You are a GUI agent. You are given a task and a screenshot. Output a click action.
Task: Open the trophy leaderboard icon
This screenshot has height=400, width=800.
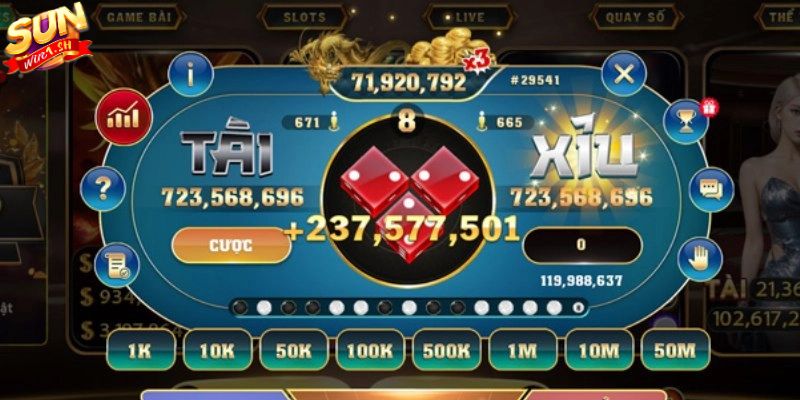tap(687, 119)
